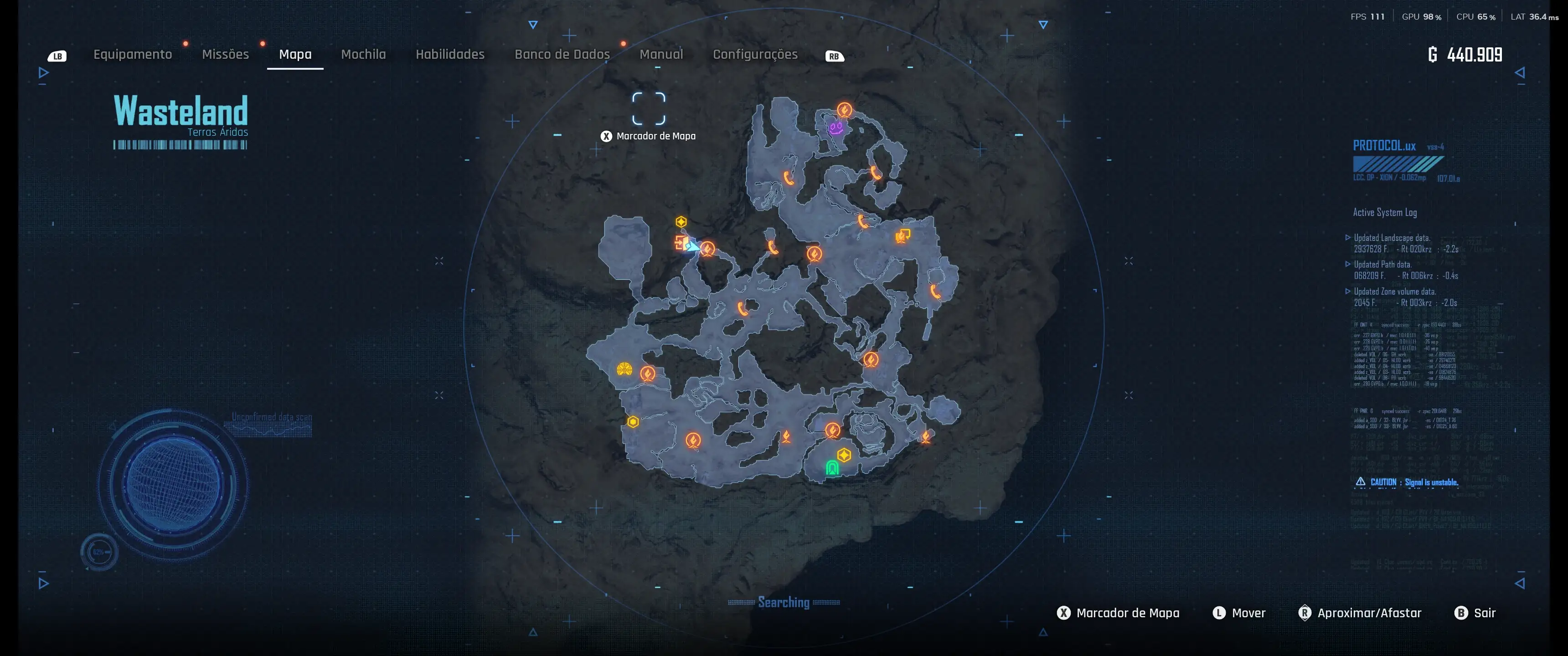
Task: Select the green archway map marker
Action: coord(832,467)
